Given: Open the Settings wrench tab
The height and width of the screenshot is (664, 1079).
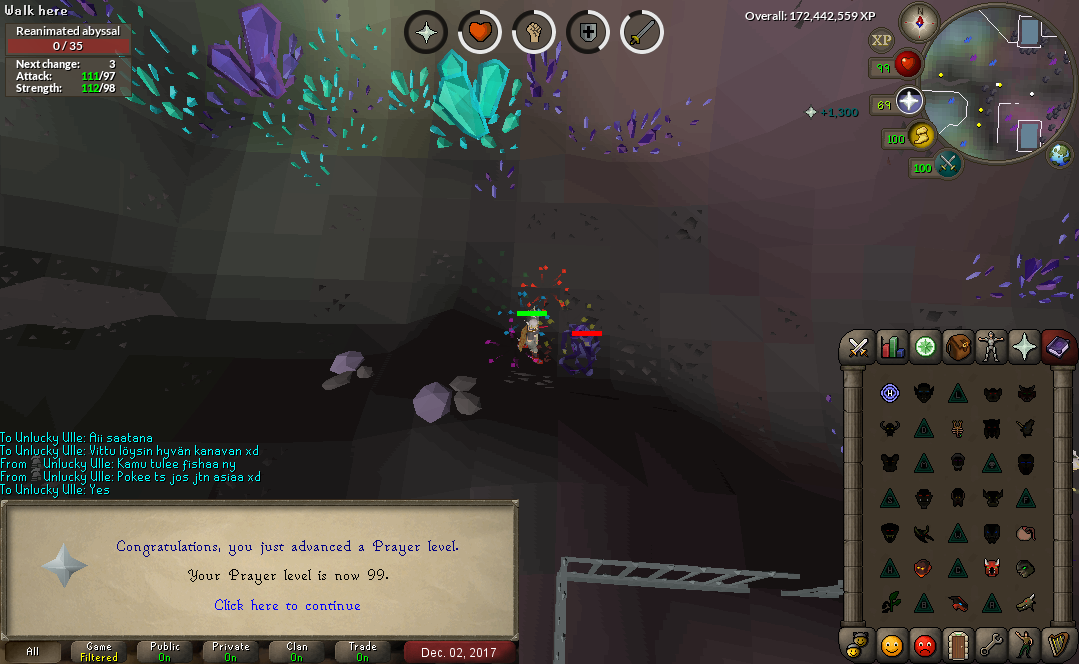Looking at the screenshot, I should coord(992,644).
